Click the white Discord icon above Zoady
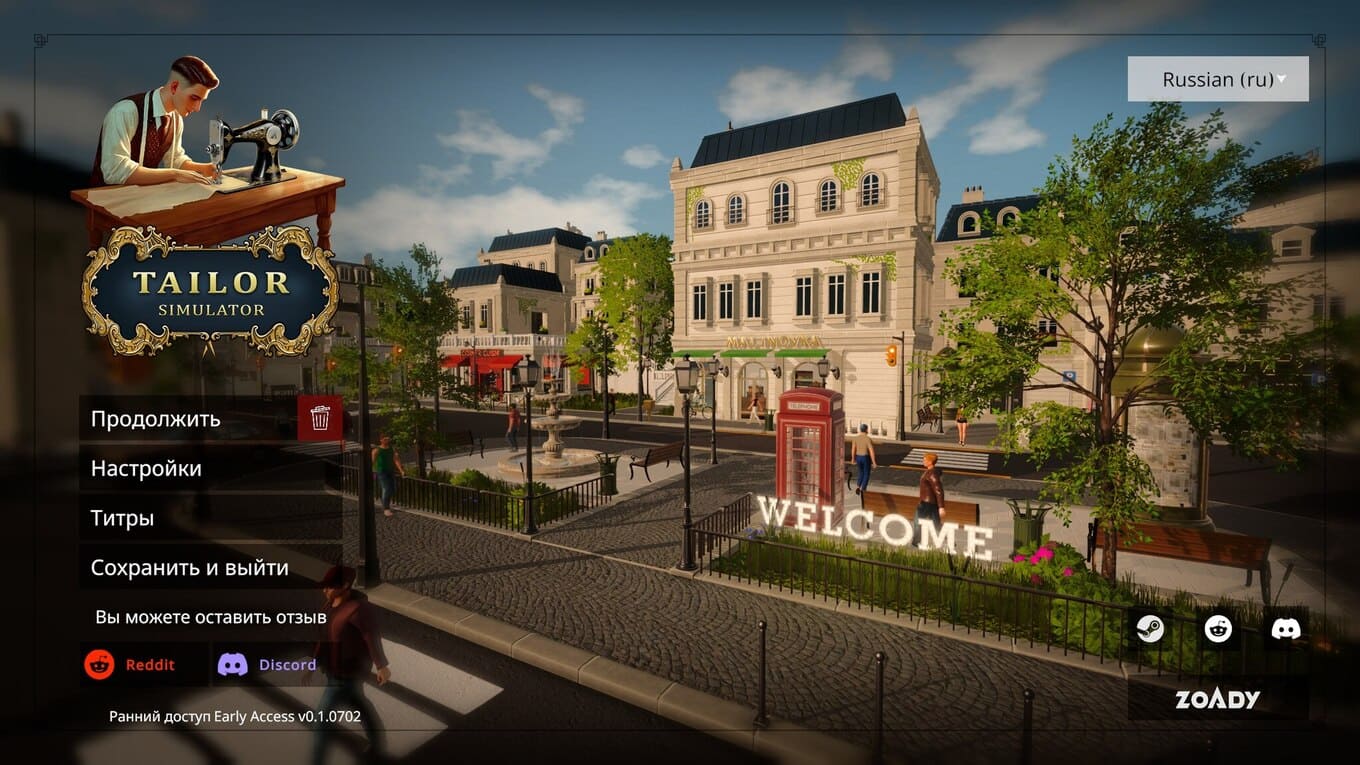 1285,630
